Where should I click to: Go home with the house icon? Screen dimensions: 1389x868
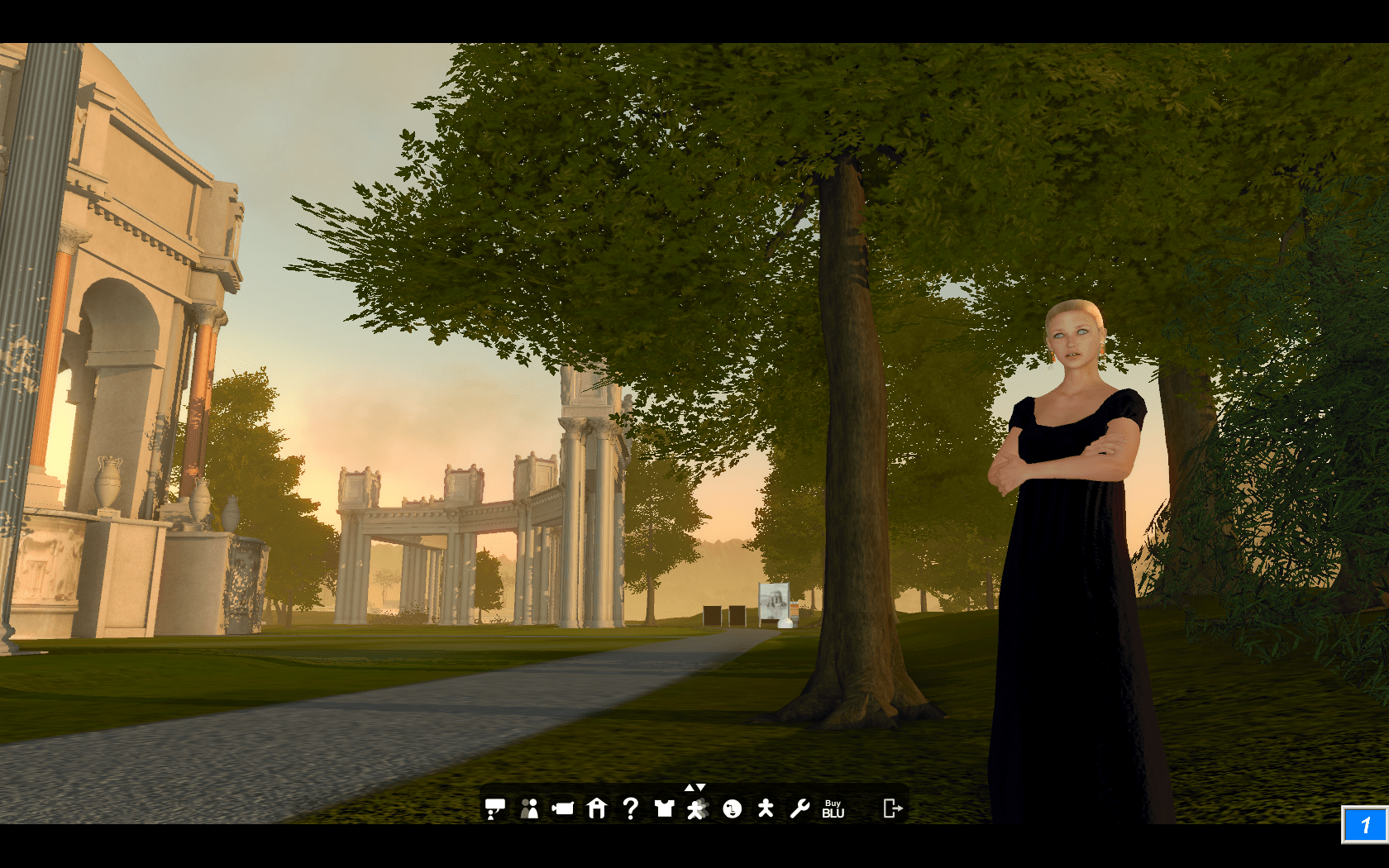pos(597,808)
